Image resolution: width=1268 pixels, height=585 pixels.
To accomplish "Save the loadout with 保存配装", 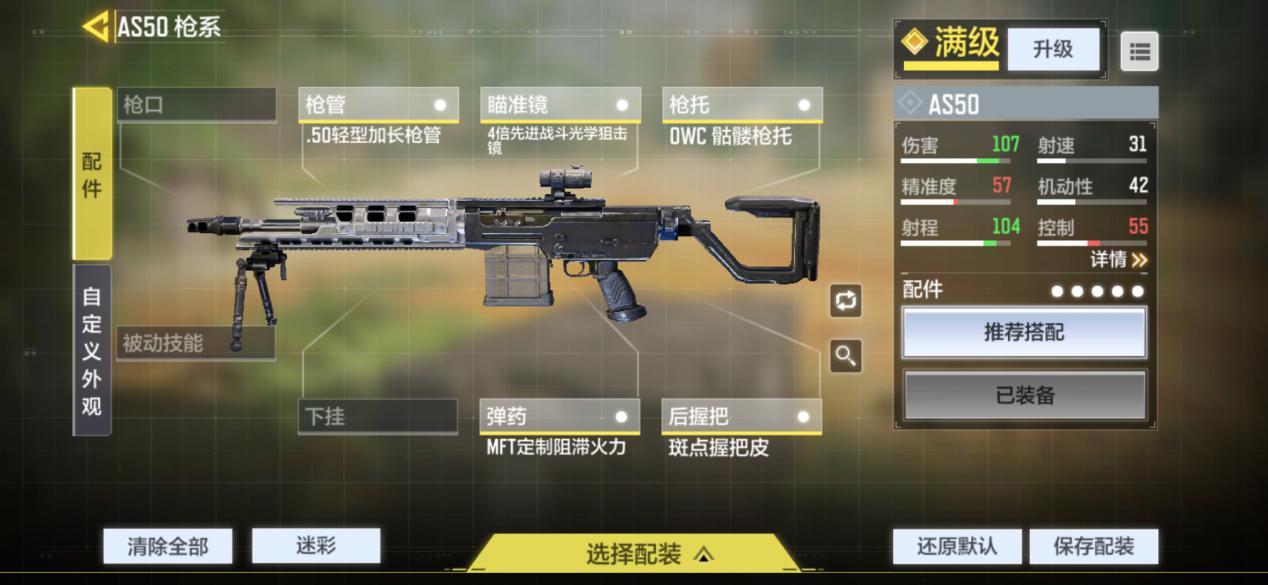I will tap(1094, 546).
